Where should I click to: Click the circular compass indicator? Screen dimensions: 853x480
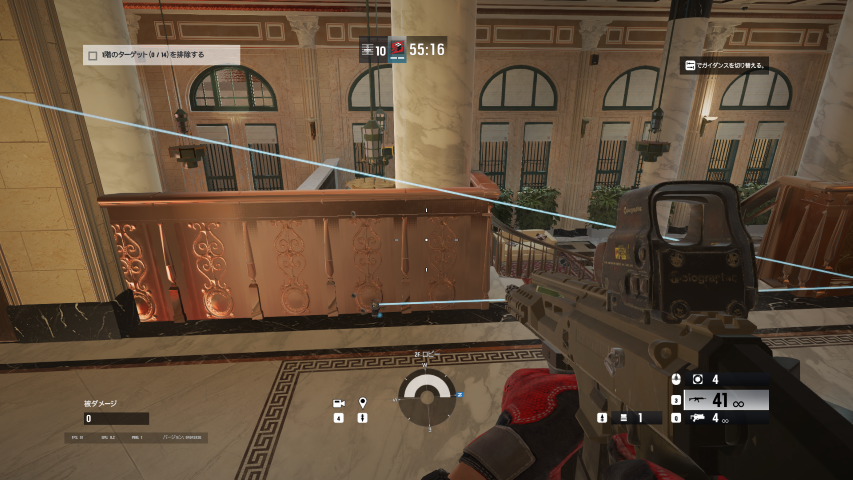tap(428, 397)
